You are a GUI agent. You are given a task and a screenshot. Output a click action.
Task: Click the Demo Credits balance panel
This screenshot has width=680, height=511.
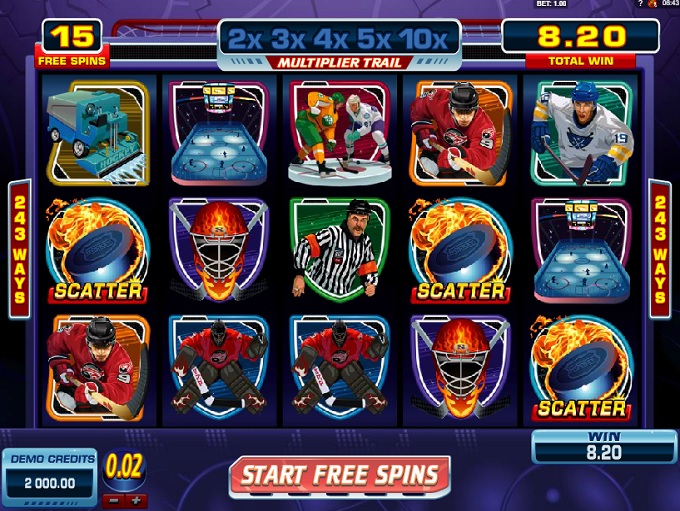(50, 473)
